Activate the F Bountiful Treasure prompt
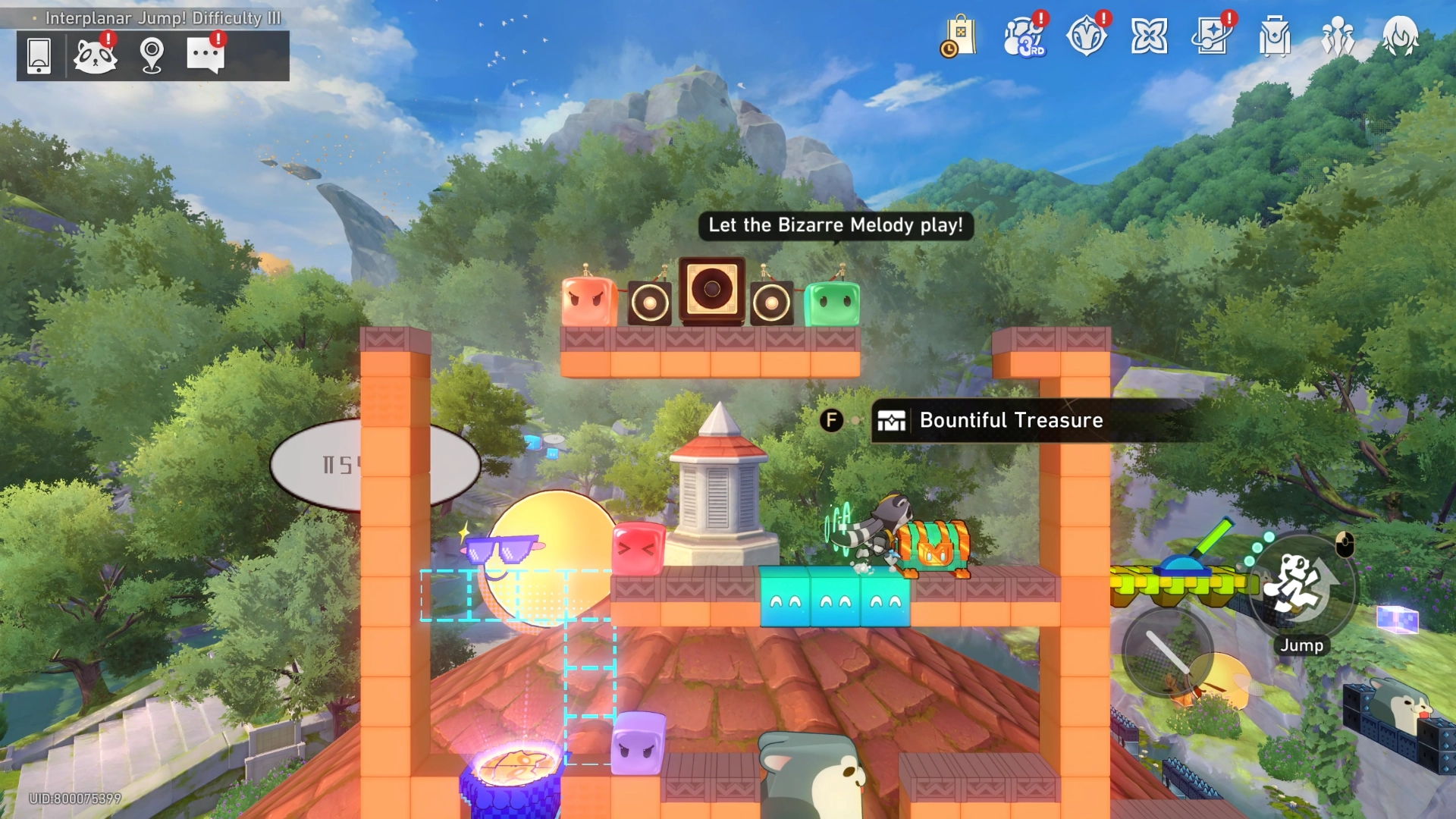1456x819 pixels. tap(832, 420)
